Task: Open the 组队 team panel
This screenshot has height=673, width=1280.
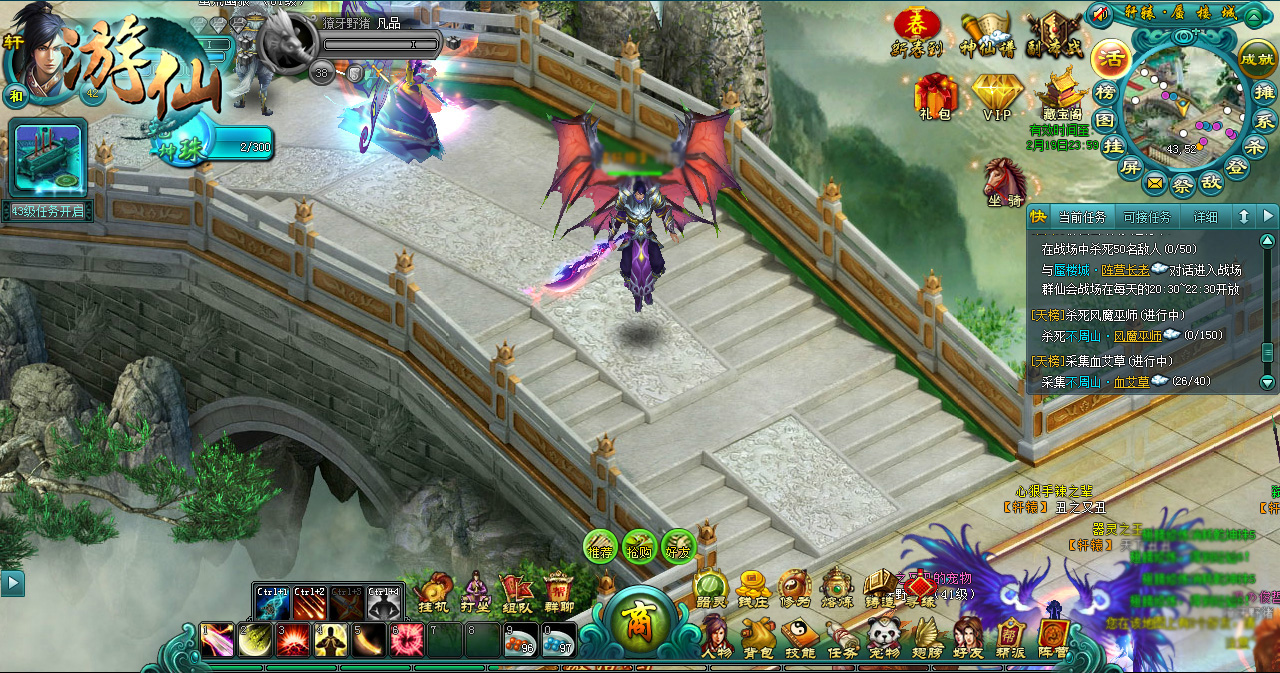Action: [x=516, y=592]
